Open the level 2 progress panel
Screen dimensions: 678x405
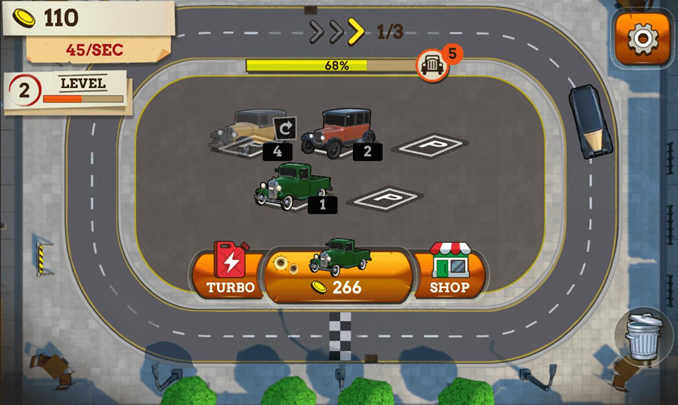(67, 91)
